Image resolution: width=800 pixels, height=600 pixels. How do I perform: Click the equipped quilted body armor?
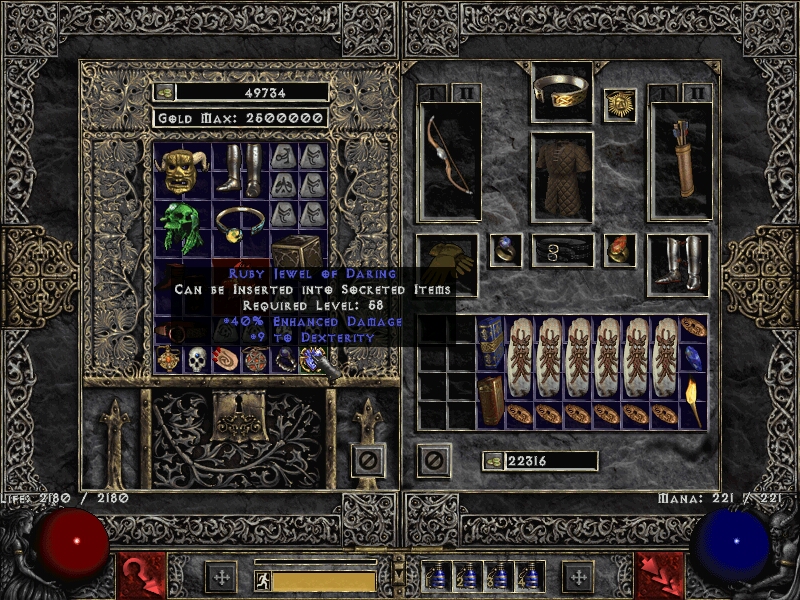click(x=562, y=175)
